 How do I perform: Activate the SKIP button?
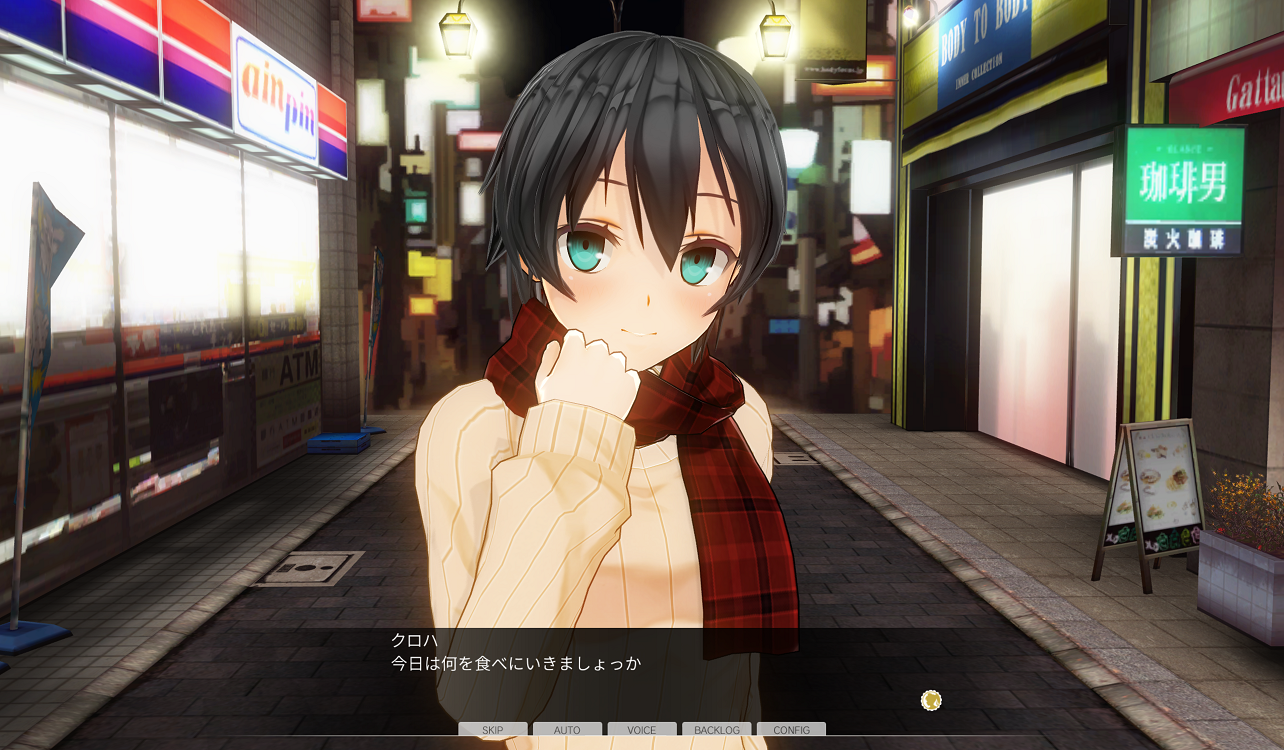(x=493, y=730)
